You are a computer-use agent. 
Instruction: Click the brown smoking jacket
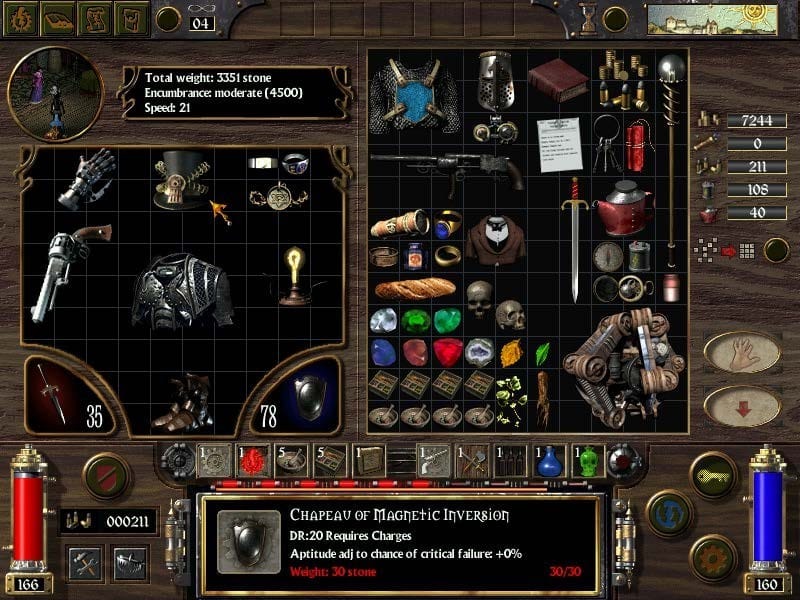[496, 239]
